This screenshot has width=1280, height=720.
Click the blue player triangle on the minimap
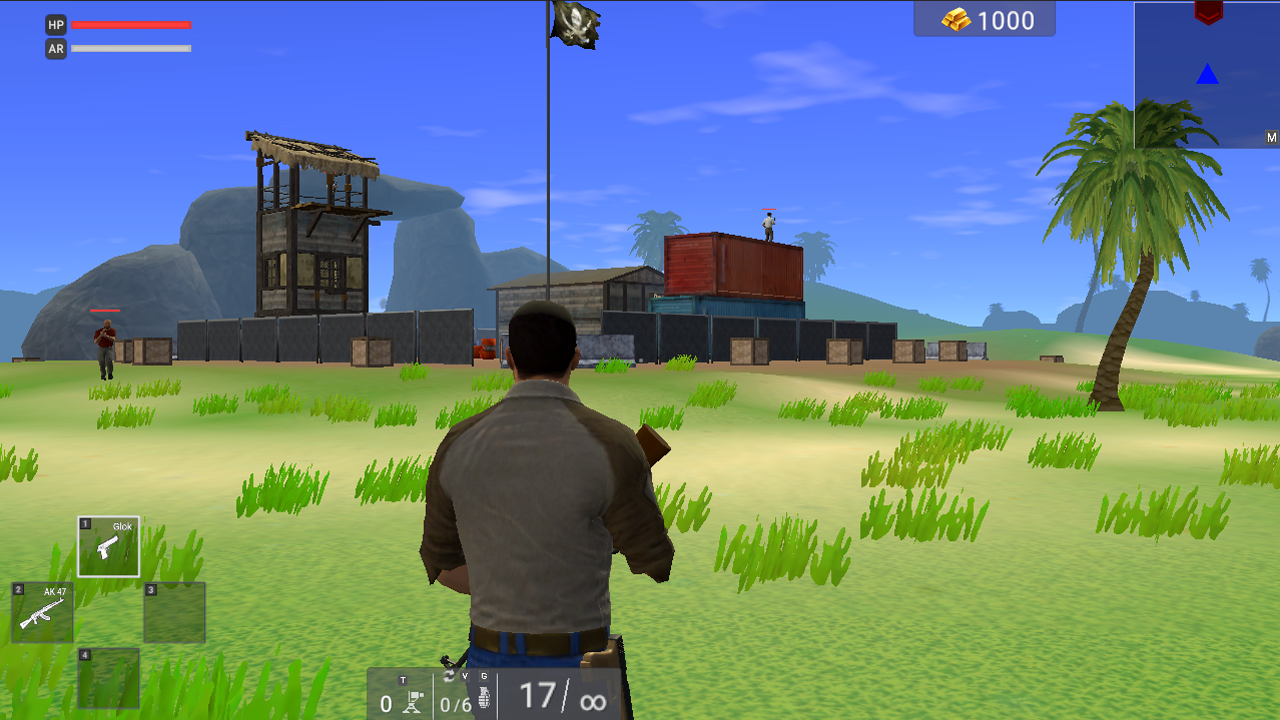coord(1207,73)
